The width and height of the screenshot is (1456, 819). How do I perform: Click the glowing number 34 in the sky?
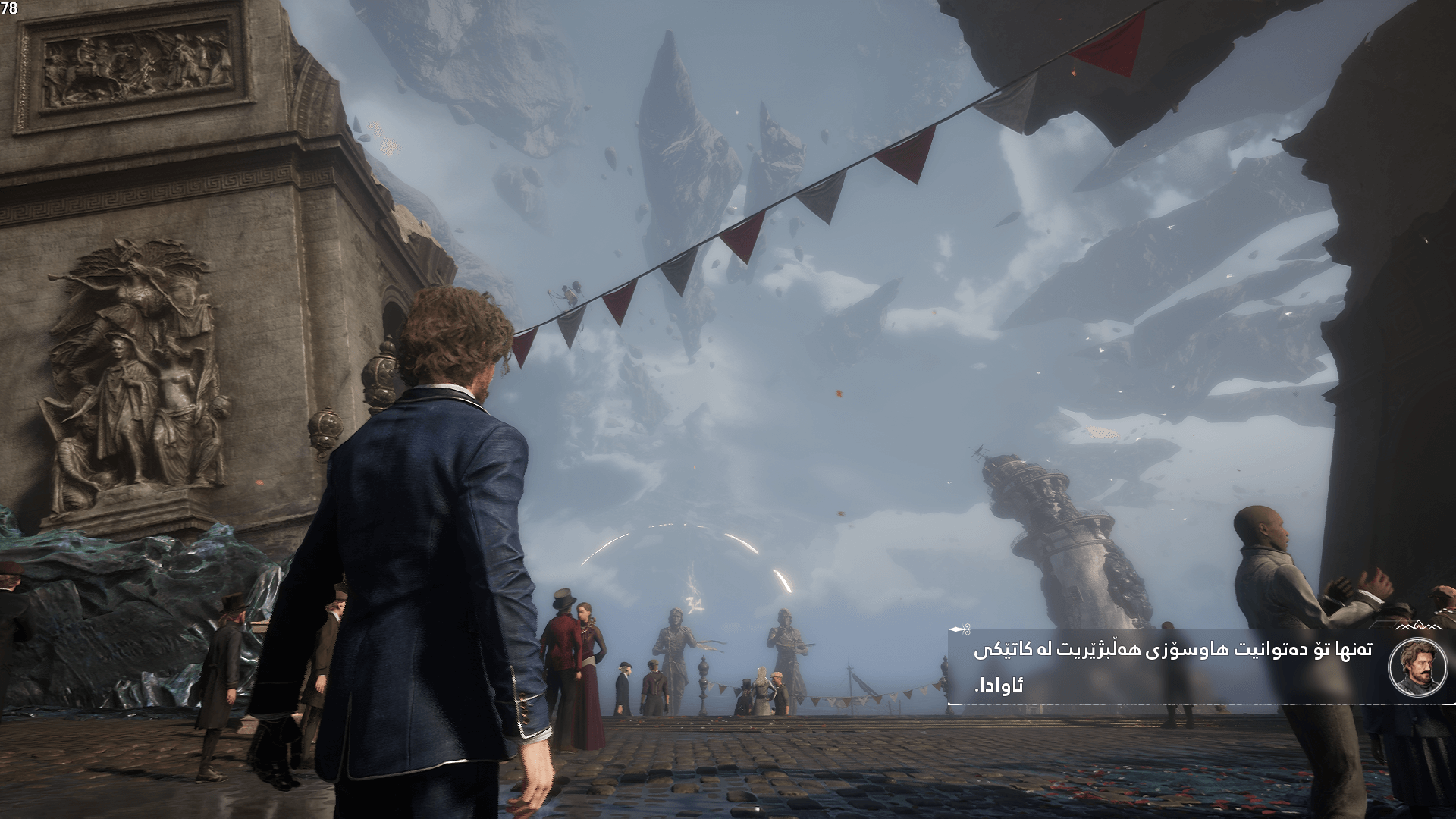tap(694, 604)
